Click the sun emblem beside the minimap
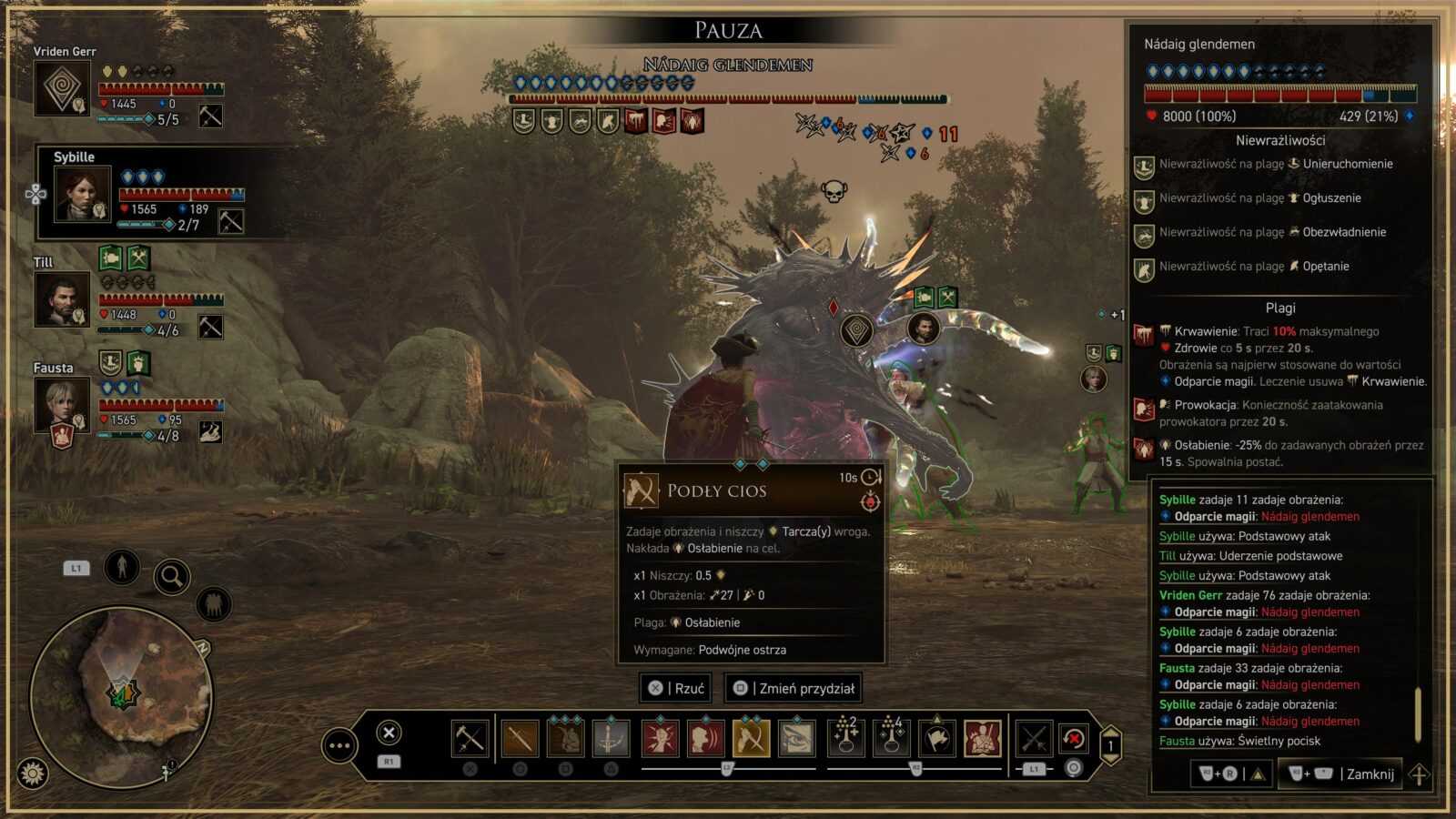The image size is (1456, 819). (33, 774)
